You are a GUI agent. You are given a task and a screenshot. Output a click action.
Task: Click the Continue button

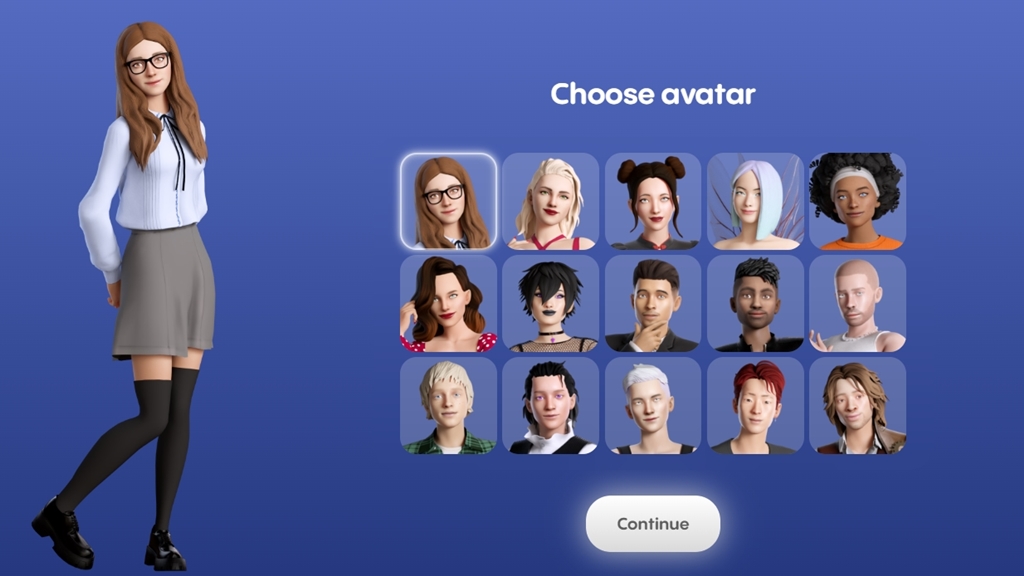652,524
